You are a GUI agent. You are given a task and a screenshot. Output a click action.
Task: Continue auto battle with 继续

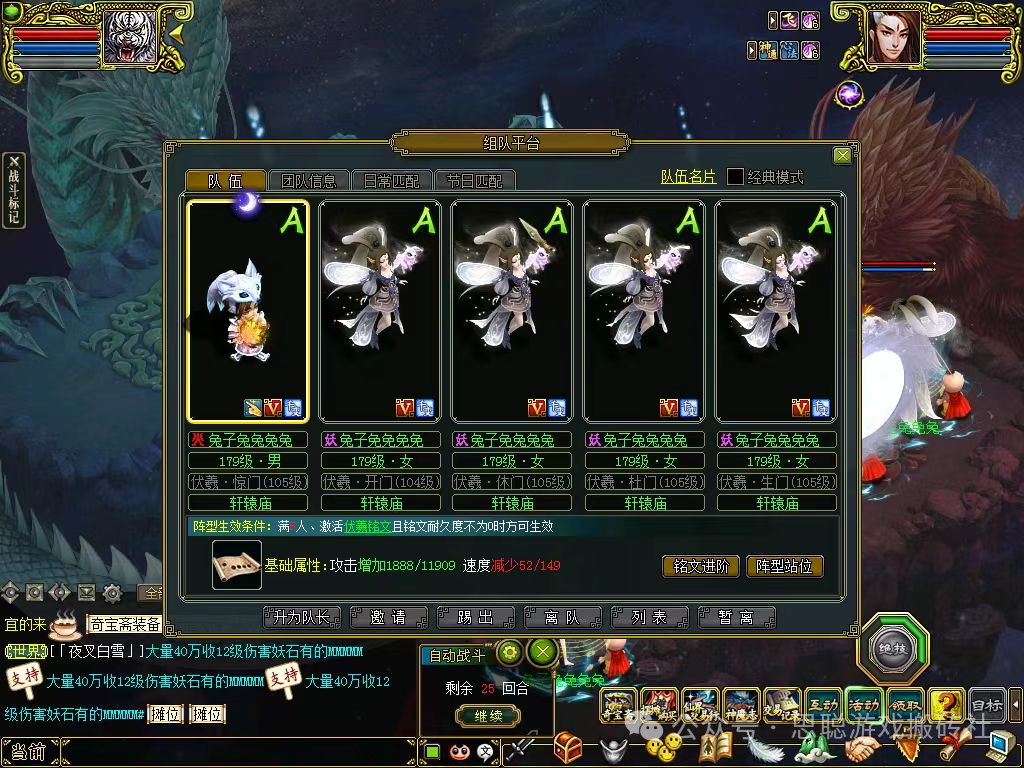(488, 715)
